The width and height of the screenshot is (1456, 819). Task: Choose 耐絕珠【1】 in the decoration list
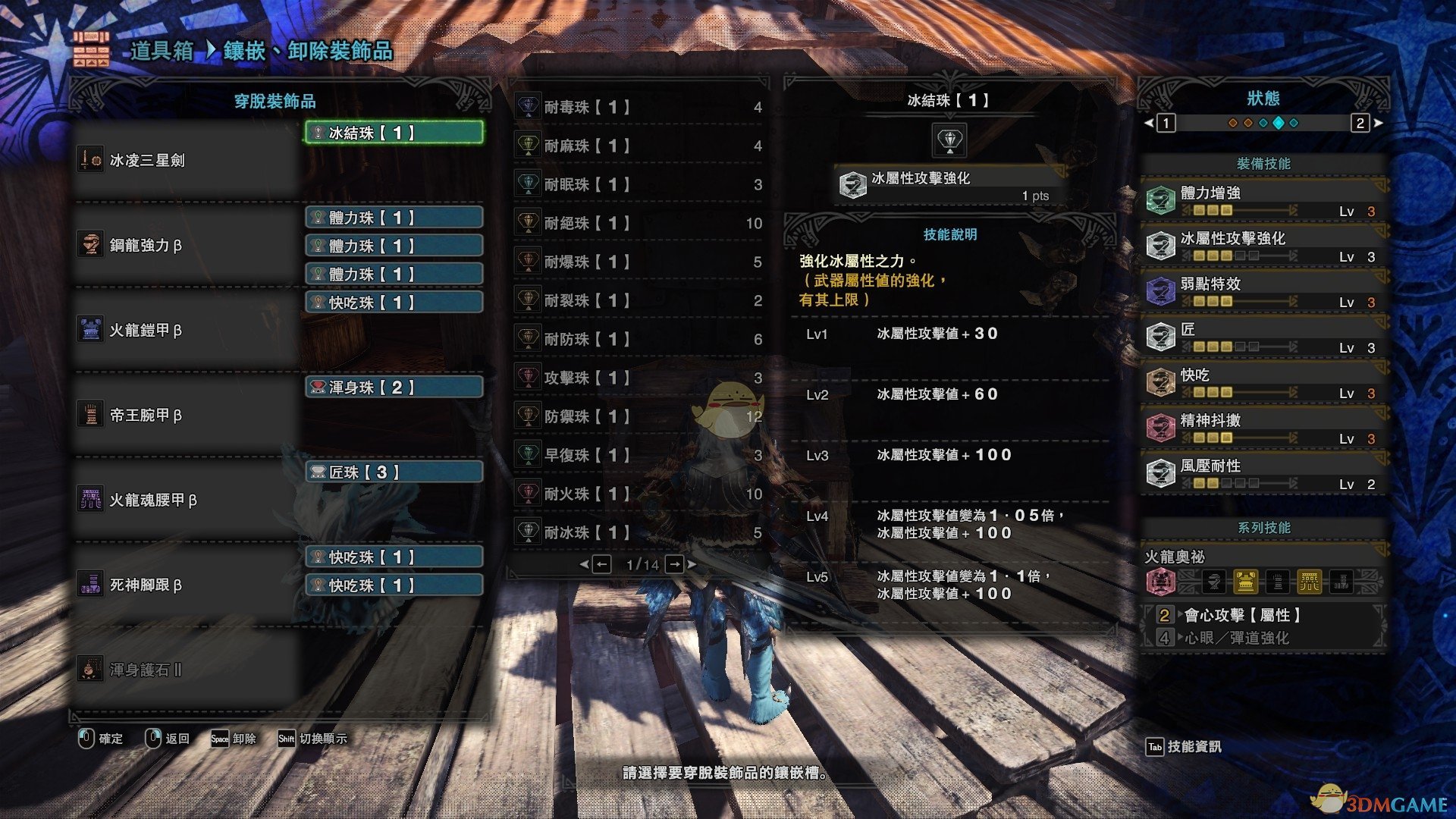(639, 223)
